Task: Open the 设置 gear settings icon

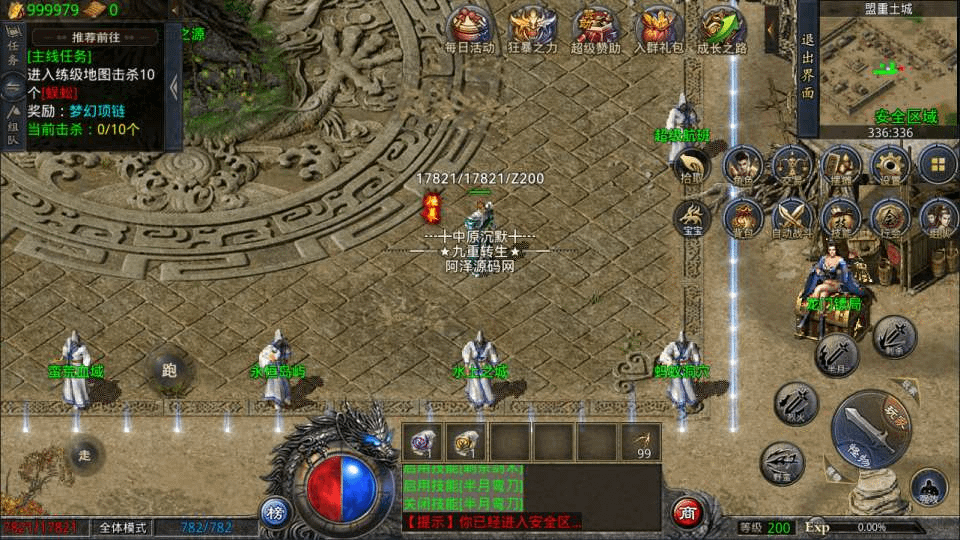Action: (888, 166)
